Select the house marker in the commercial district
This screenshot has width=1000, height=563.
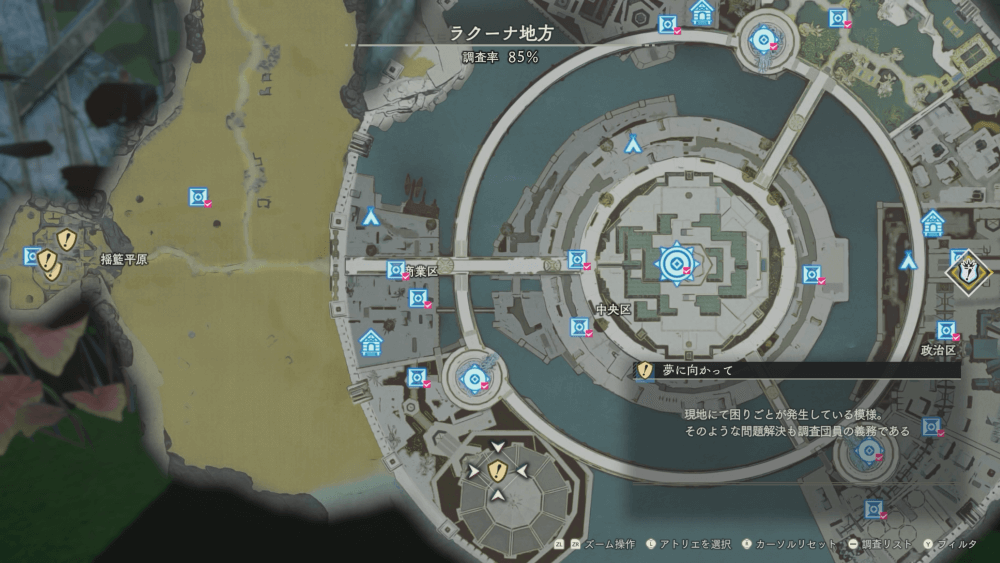pyautogui.click(x=371, y=343)
